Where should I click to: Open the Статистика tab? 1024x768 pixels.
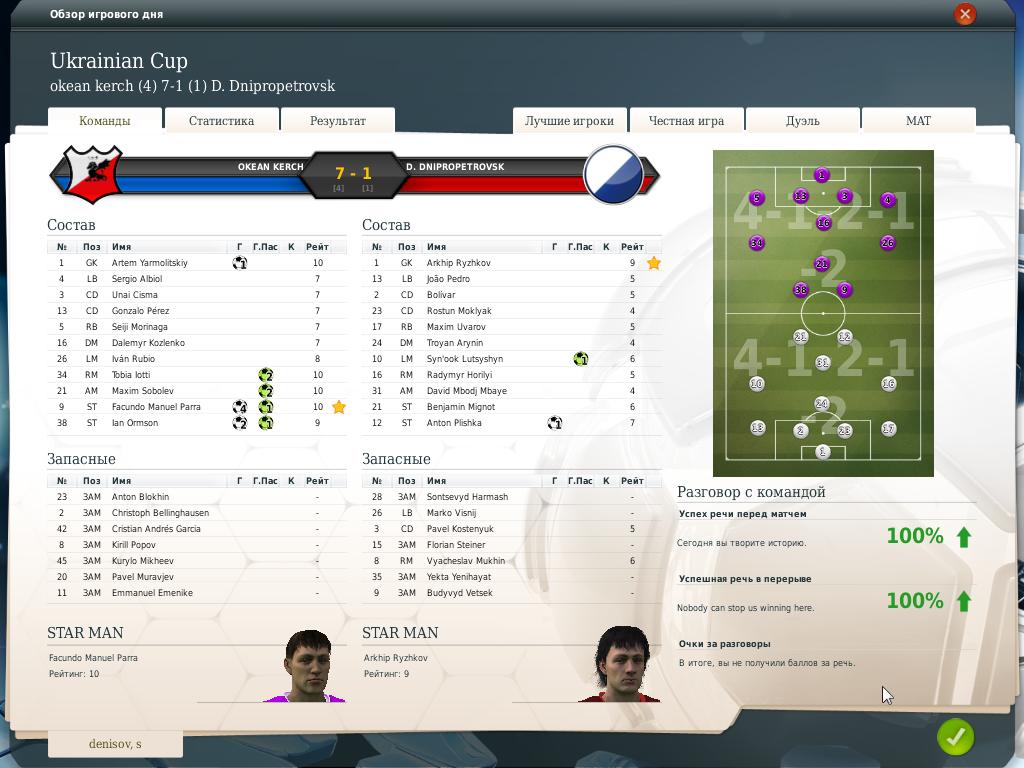[x=221, y=121]
